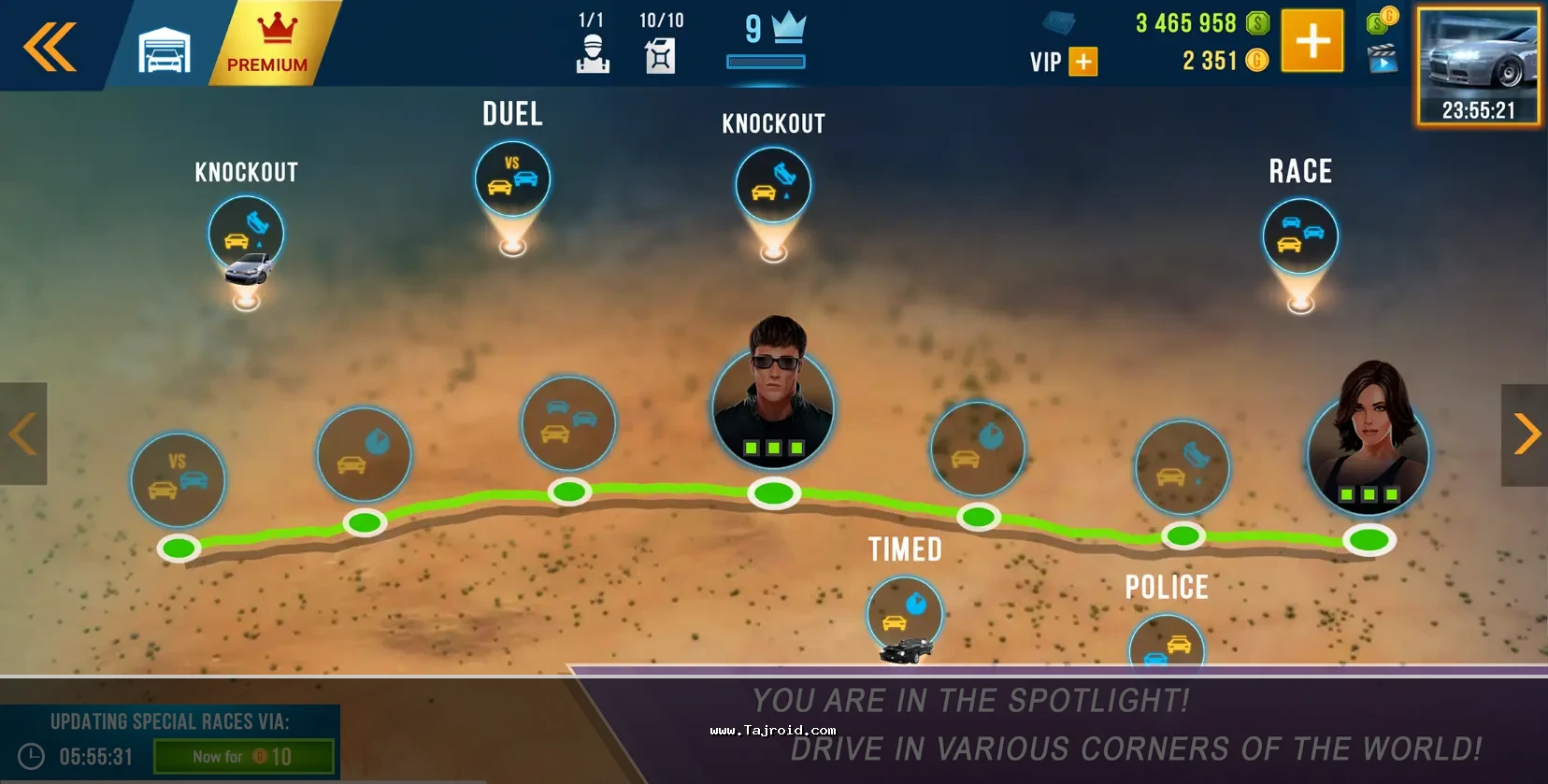Pick the Knockout event with the silver car
The height and width of the screenshot is (784, 1548).
pos(246,235)
